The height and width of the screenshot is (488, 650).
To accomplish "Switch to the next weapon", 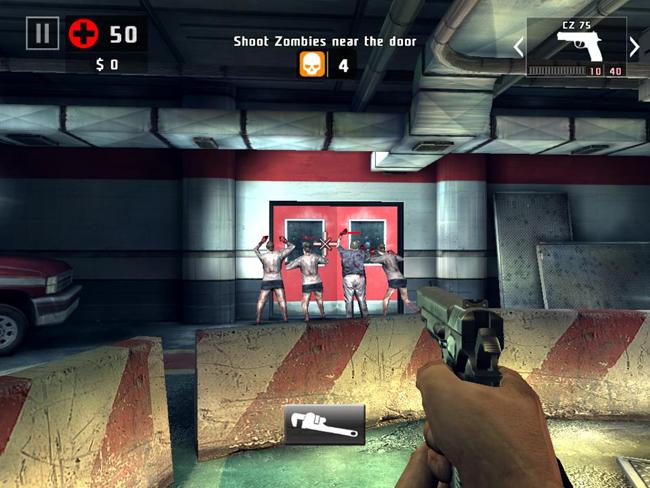I will click(x=634, y=46).
